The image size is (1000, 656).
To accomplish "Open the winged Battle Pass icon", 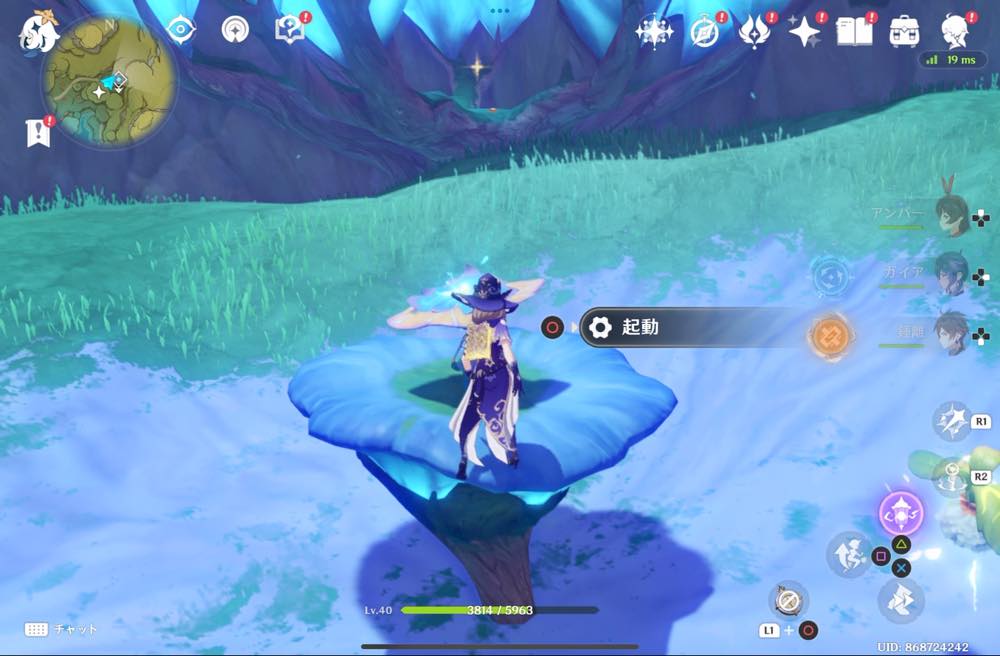I will [x=753, y=32].
